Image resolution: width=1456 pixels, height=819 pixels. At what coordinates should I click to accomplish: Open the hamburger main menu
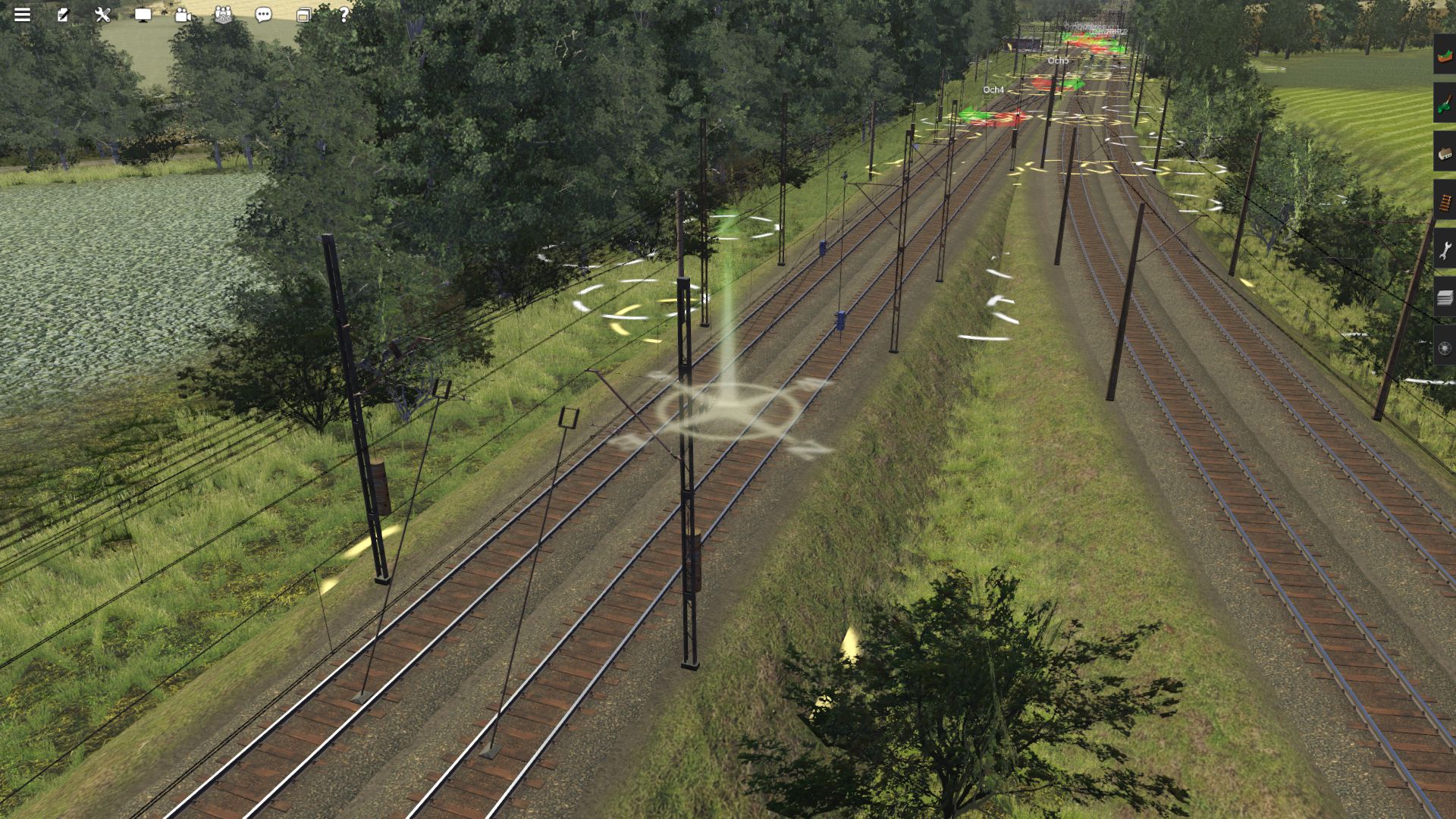22,14
